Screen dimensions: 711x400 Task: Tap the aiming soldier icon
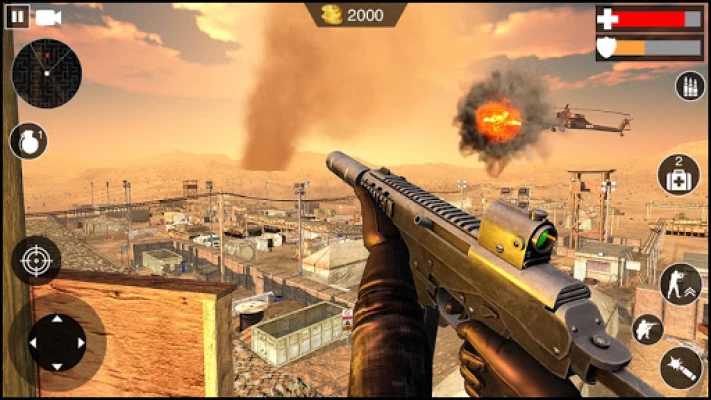pyautogui.click(x=648, y=329)
